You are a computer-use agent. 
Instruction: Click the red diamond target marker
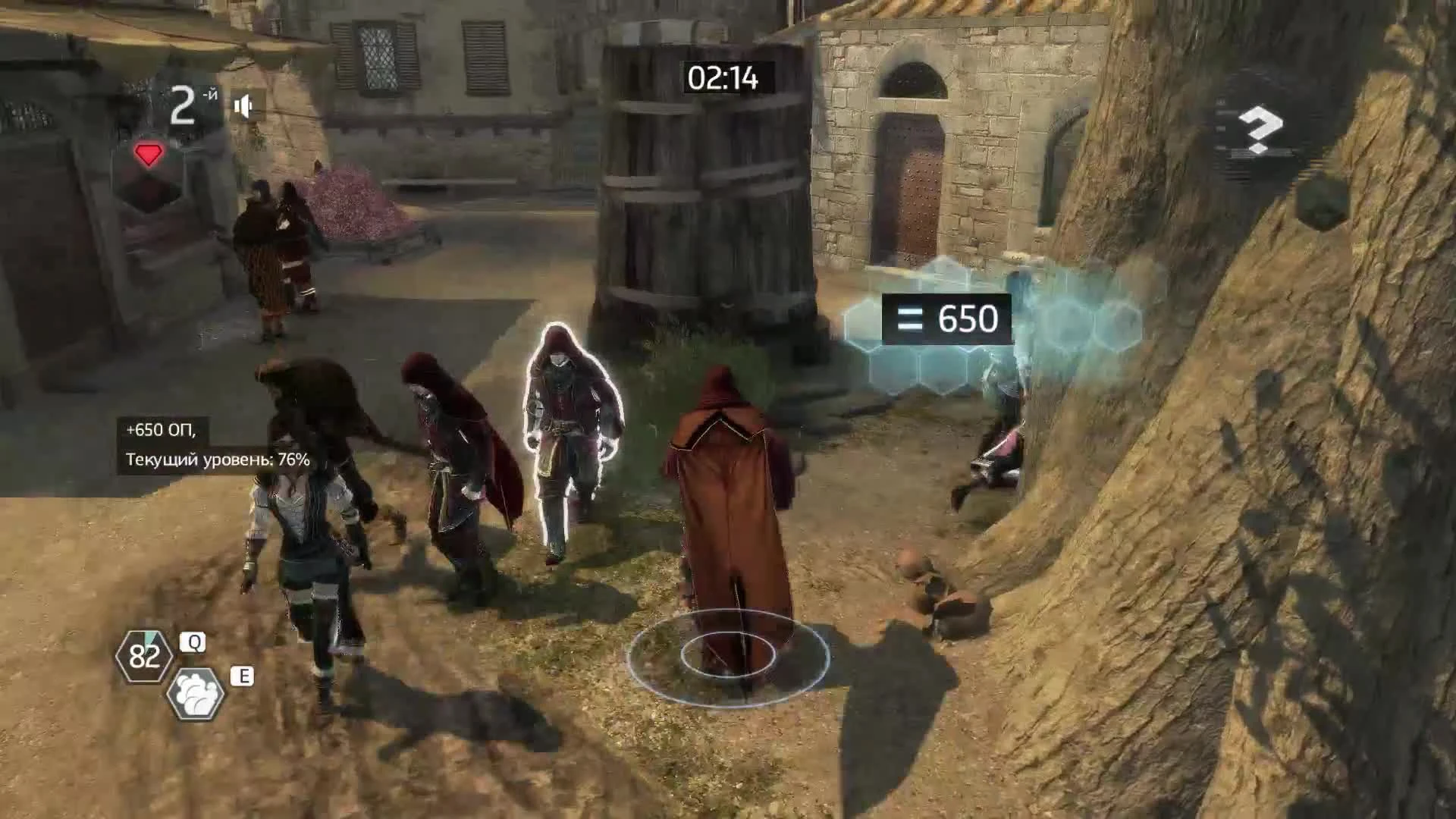[x=149, y=155]
